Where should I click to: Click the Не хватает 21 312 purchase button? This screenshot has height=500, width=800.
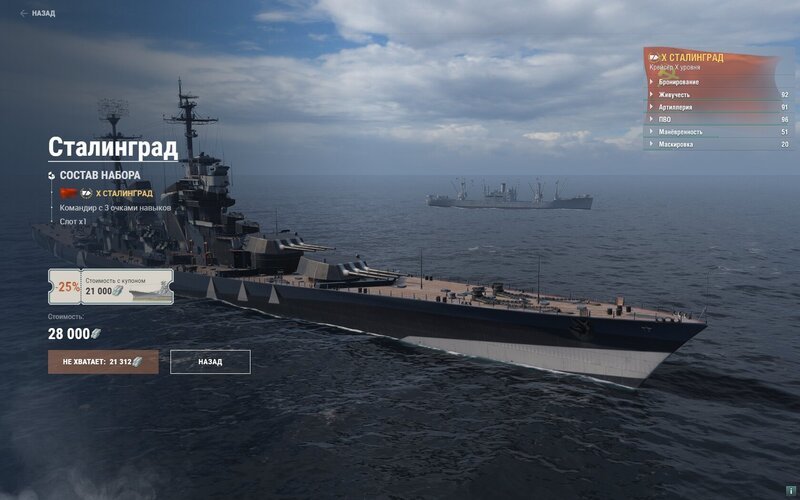[103, 362]
